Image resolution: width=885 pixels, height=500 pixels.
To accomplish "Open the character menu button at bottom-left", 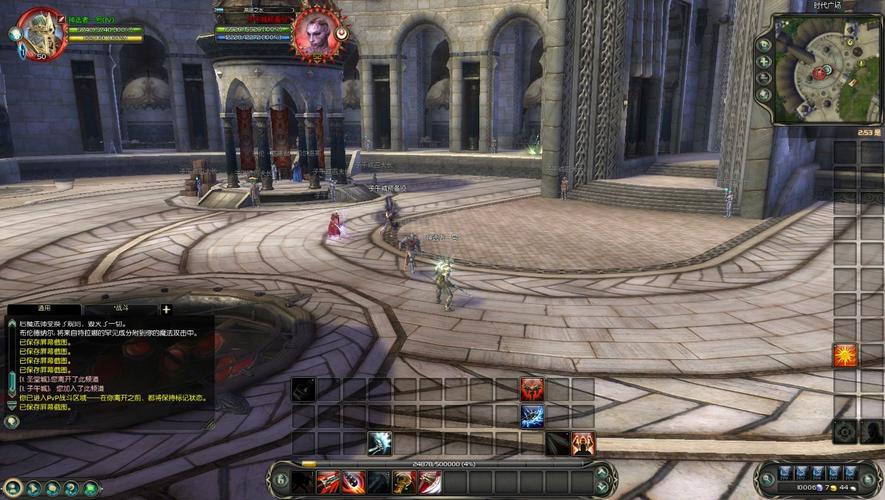I will tap(11, 488).
